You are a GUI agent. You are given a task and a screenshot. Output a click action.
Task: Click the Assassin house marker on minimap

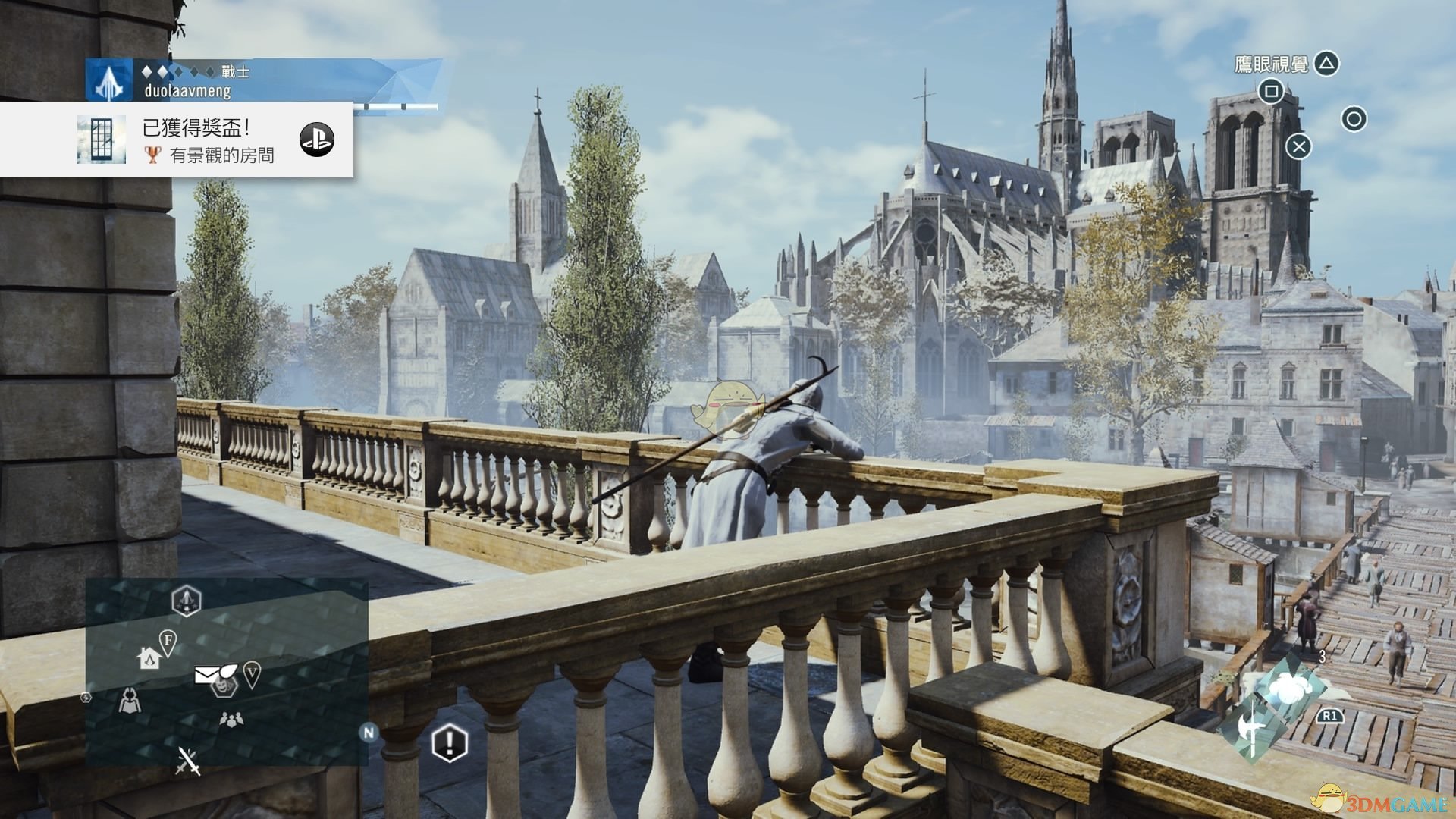[149, 657]
